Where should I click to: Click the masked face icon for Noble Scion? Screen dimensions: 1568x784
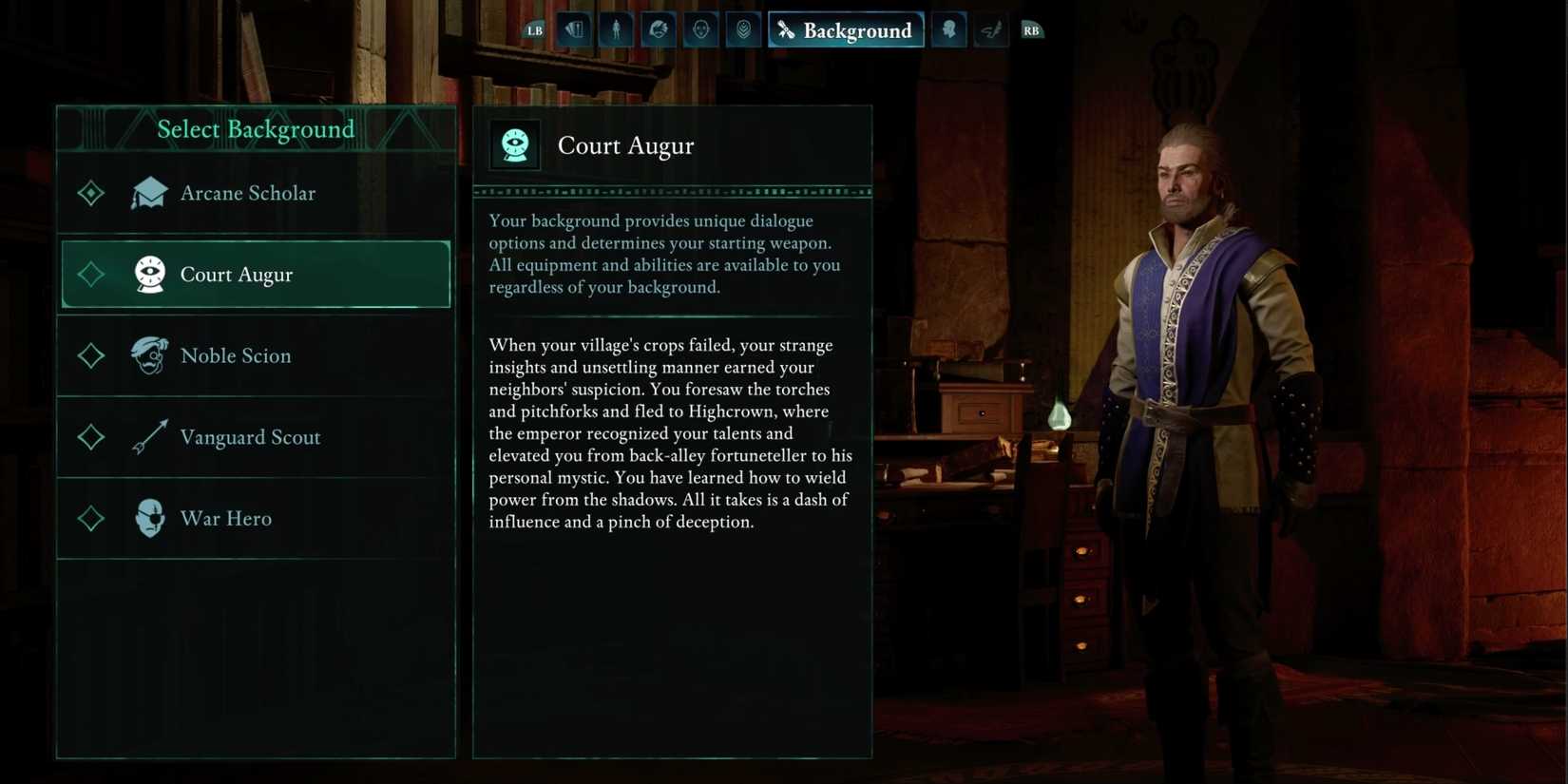coord(149,355)
